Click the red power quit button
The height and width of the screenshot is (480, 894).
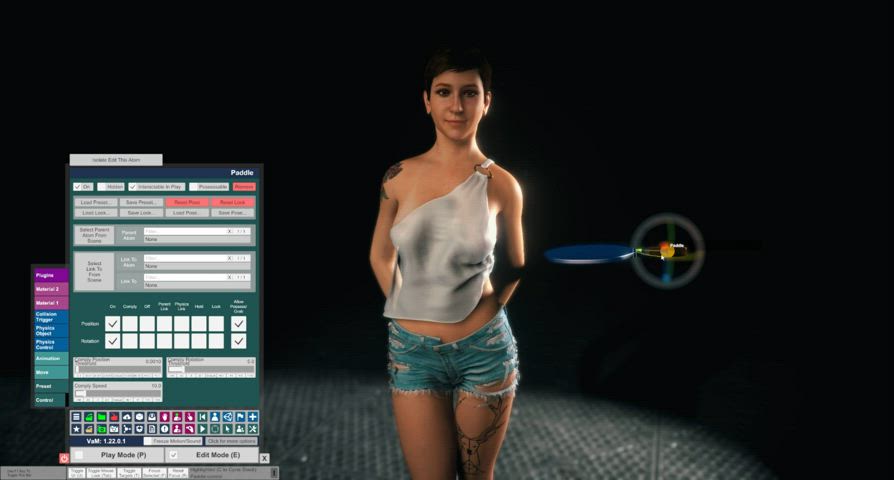[64, 457]
